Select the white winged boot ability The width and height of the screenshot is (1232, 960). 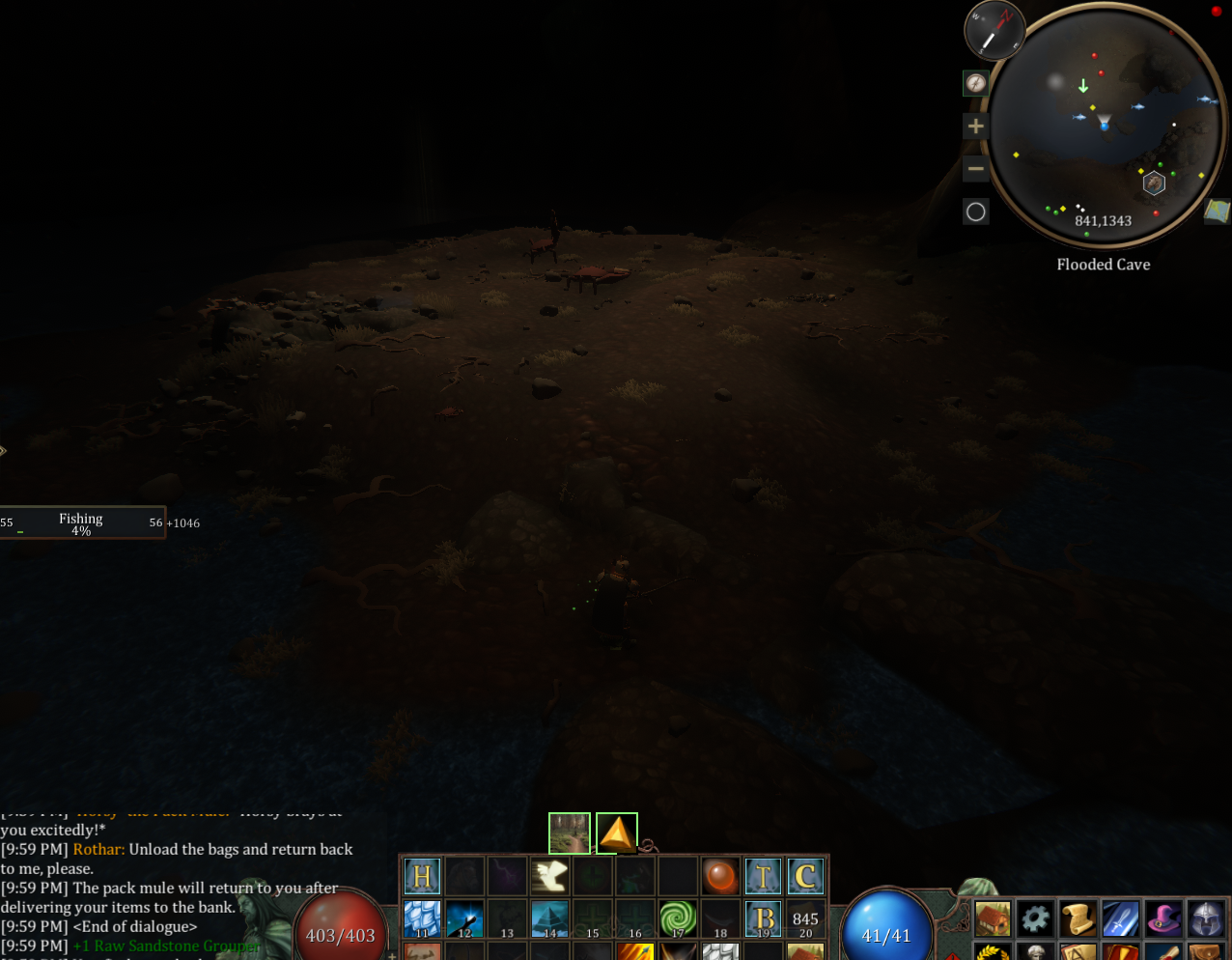point(549,877)
